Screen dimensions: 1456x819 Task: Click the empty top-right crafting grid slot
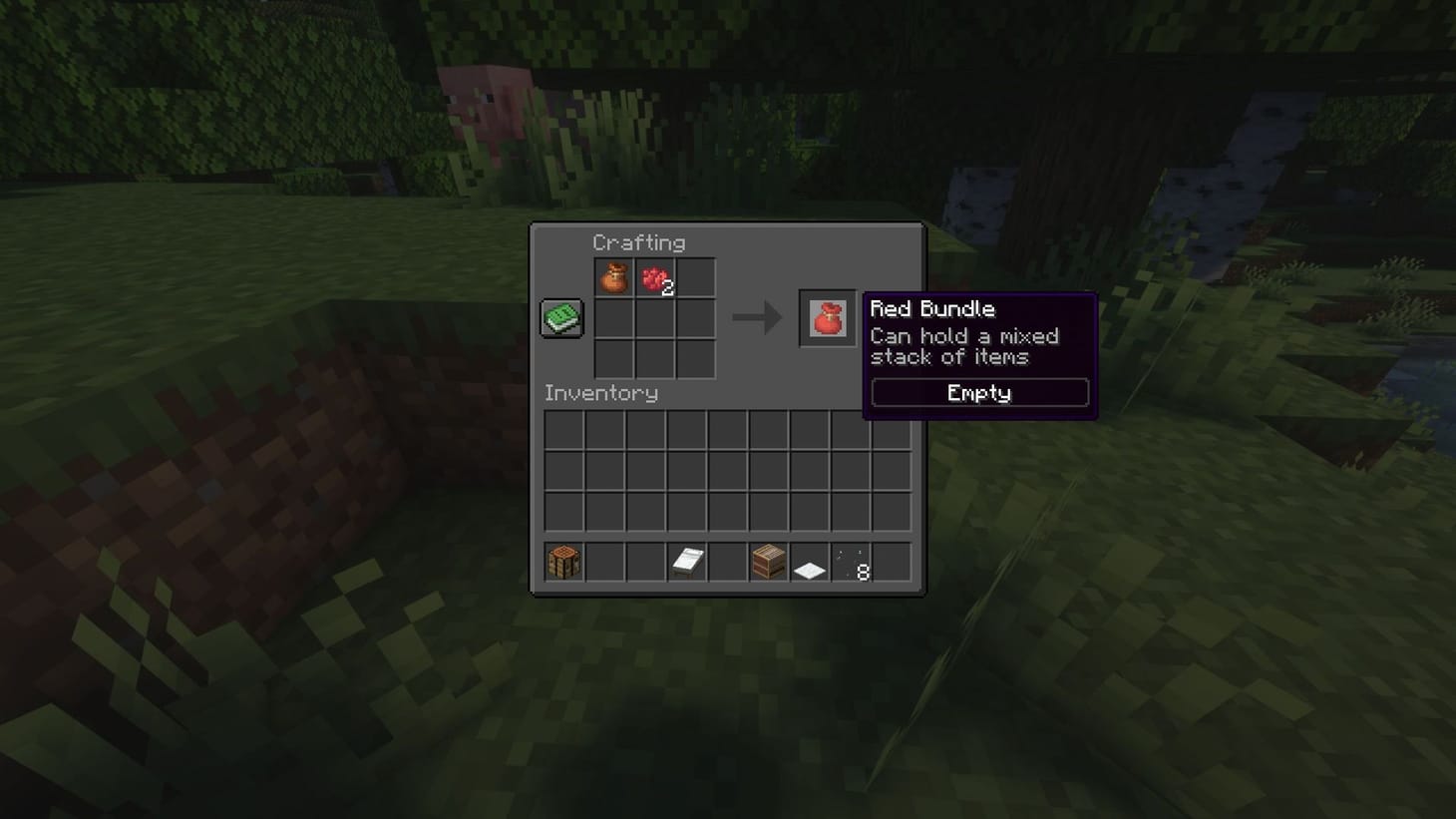pos(697,276)
